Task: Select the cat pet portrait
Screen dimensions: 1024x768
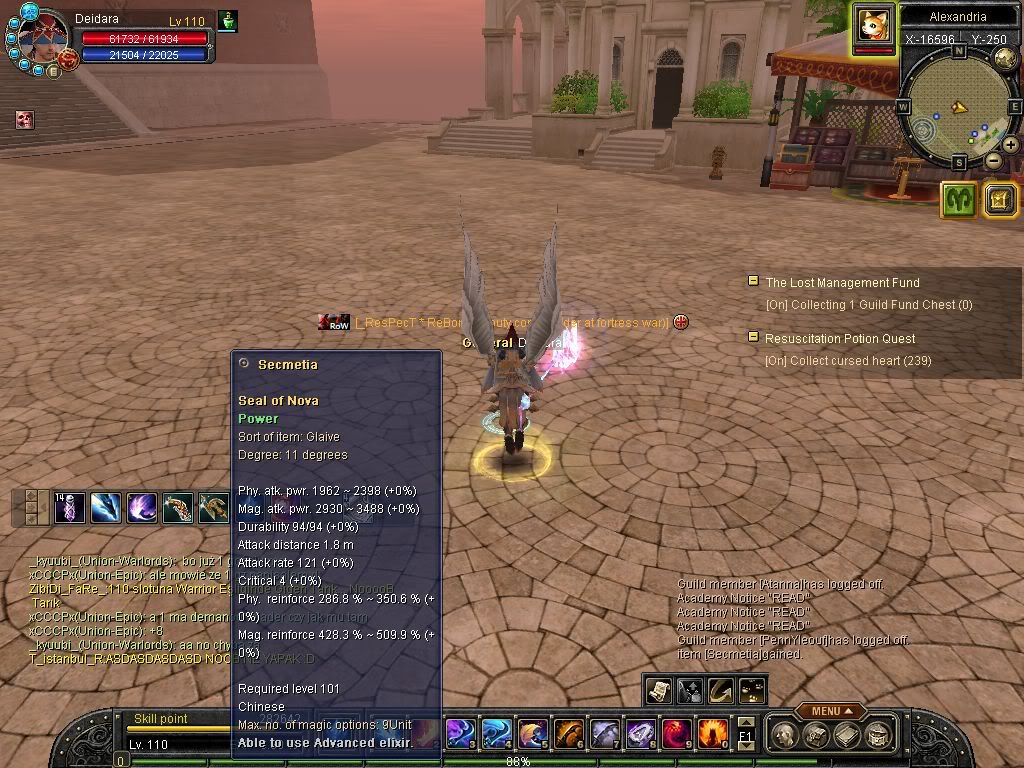Action: 873,24
